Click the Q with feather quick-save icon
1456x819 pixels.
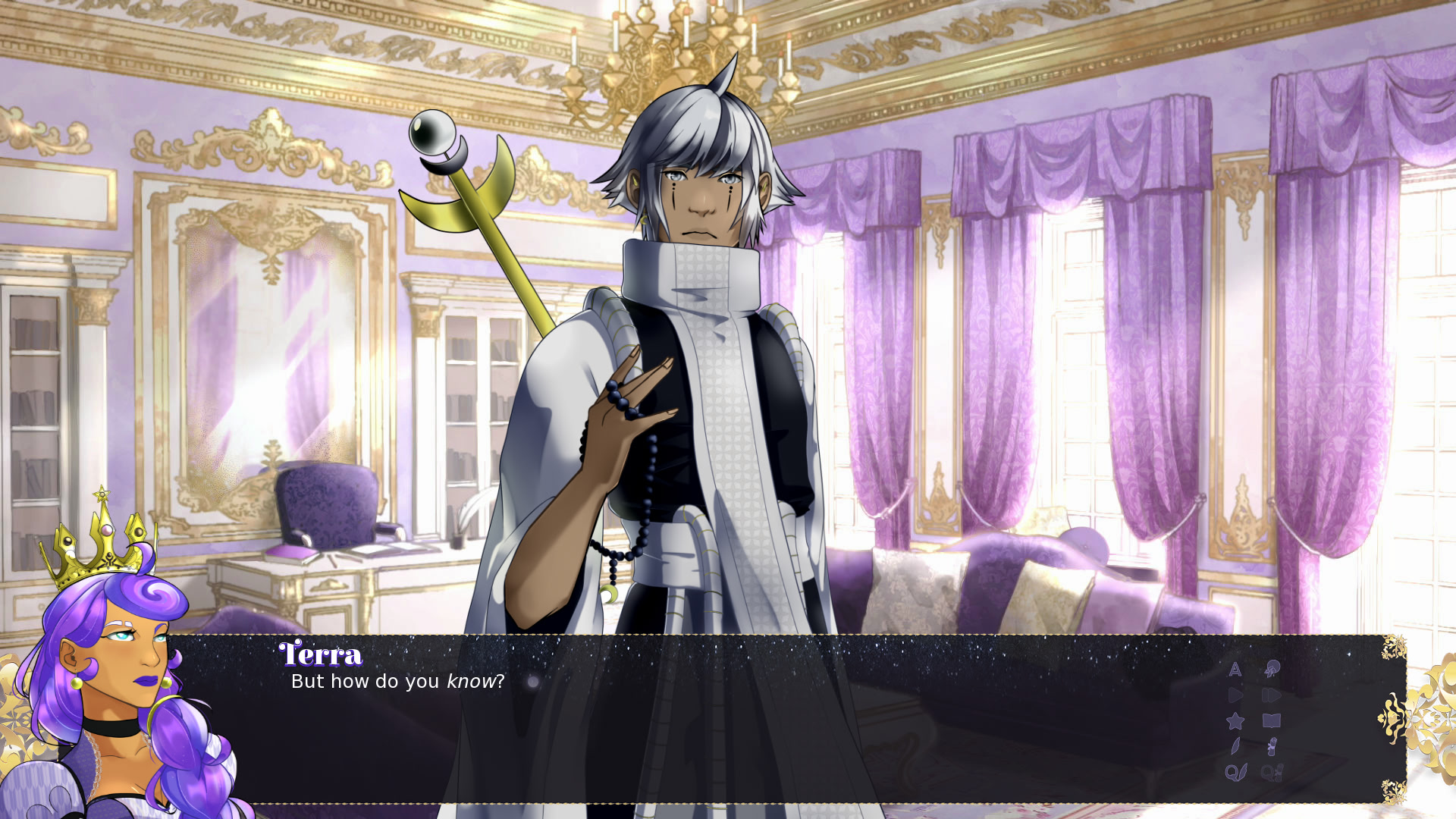1235,772
